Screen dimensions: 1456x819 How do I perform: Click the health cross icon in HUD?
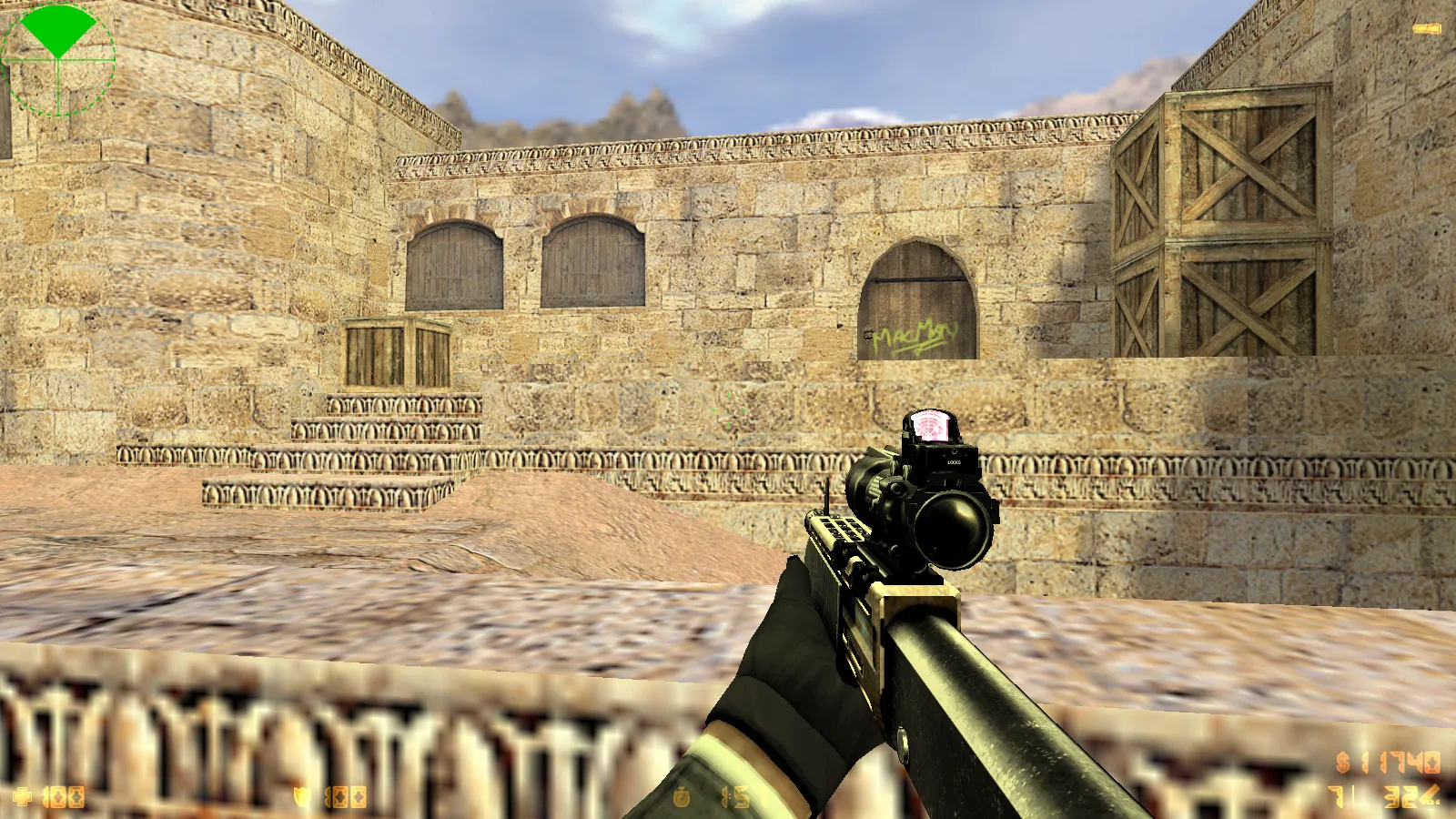tap(23, 796)
